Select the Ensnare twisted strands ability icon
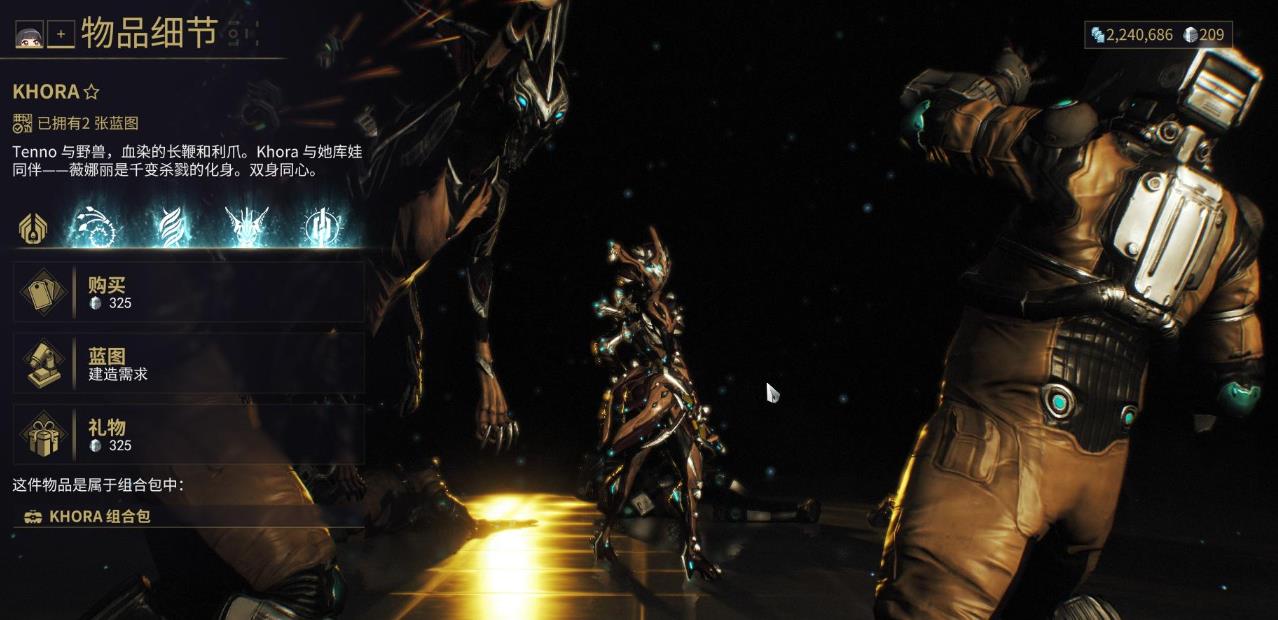Screen dimensions: 1278x620 170,227
